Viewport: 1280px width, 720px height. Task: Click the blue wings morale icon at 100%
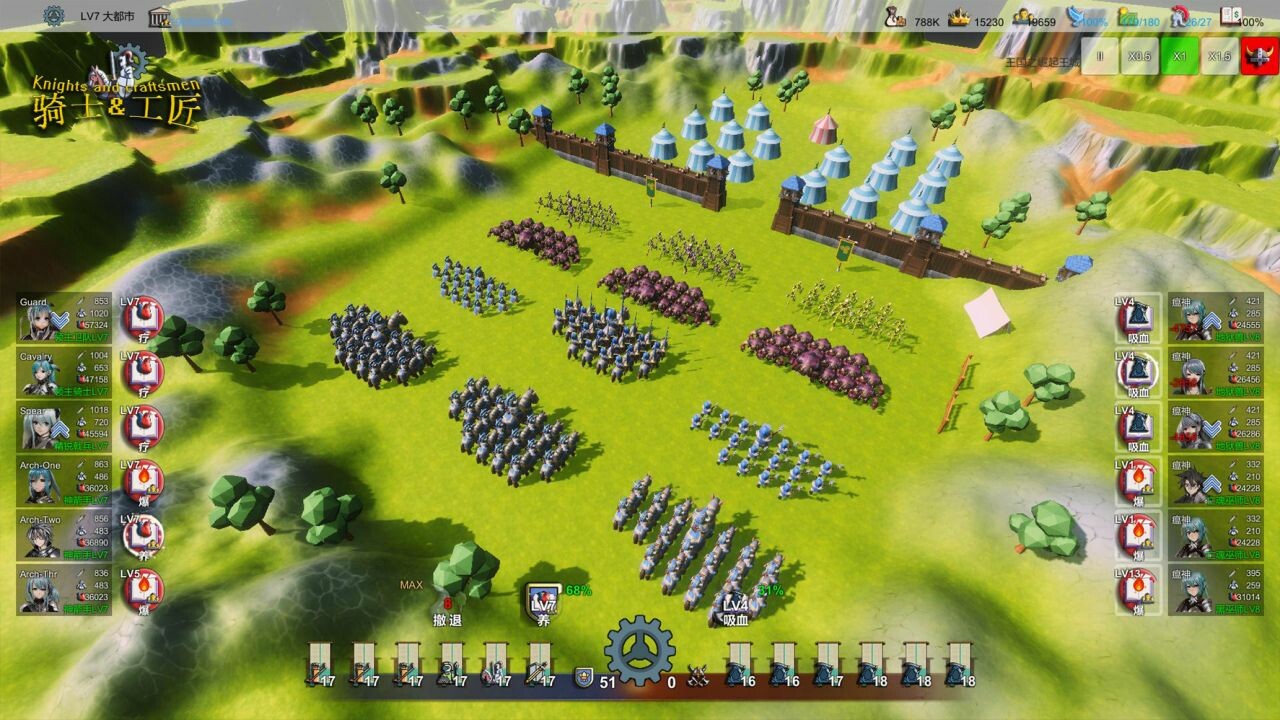click(1072, 15)
